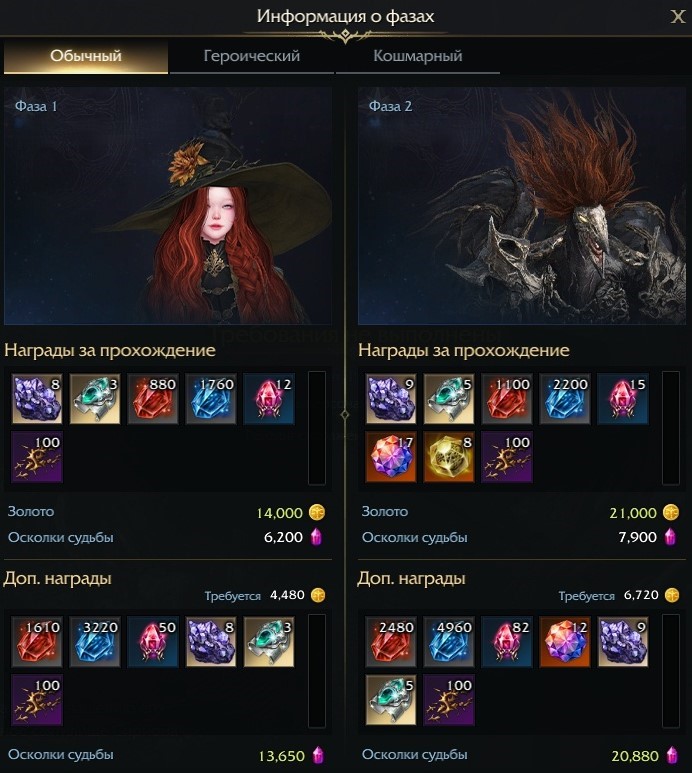Screen dimensions: 692x773
Task: Open the Кошмарный difficulty tab
Action: coord(417,56)
